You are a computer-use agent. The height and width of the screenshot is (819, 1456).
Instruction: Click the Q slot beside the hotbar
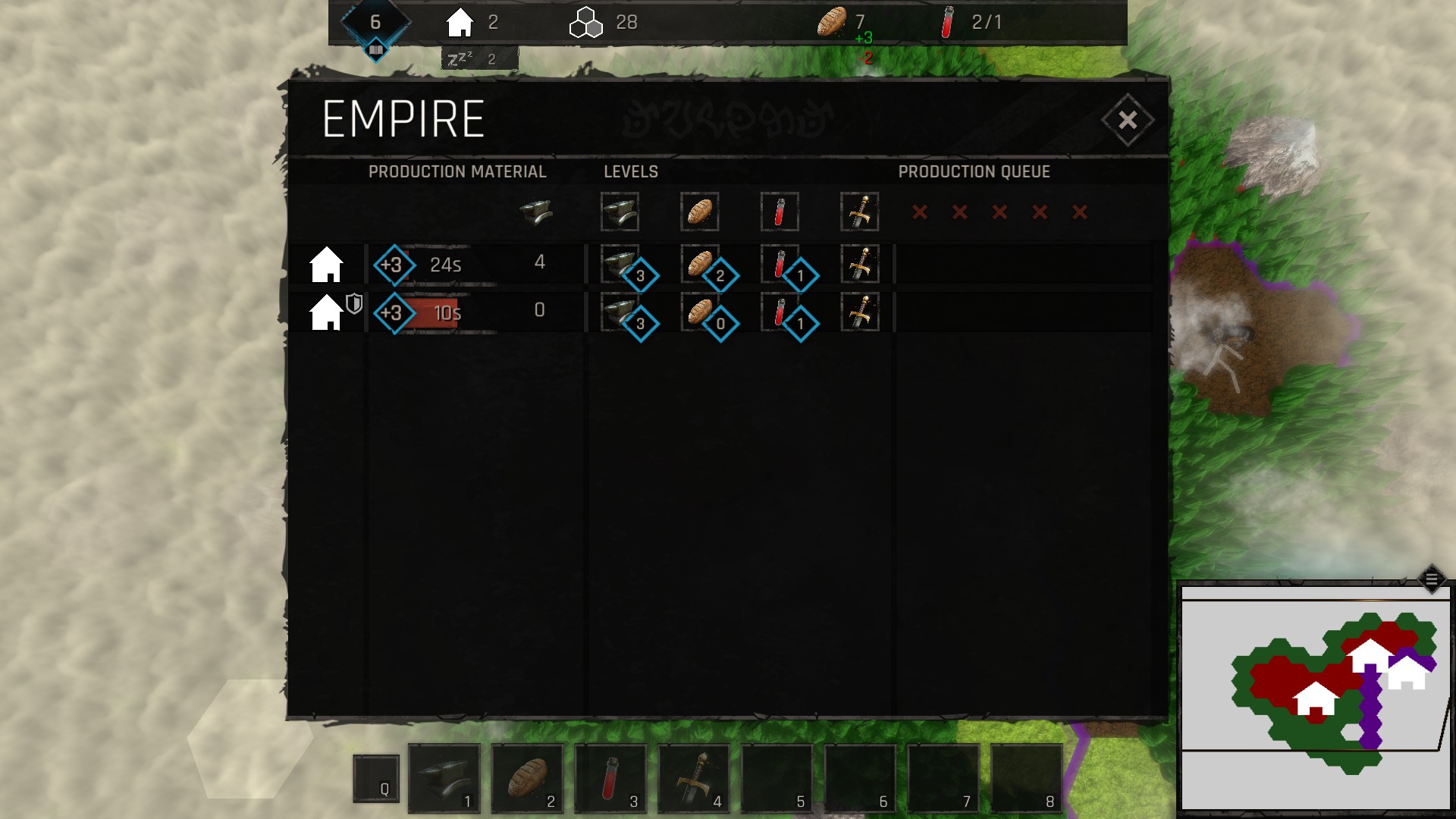[376, 778]
